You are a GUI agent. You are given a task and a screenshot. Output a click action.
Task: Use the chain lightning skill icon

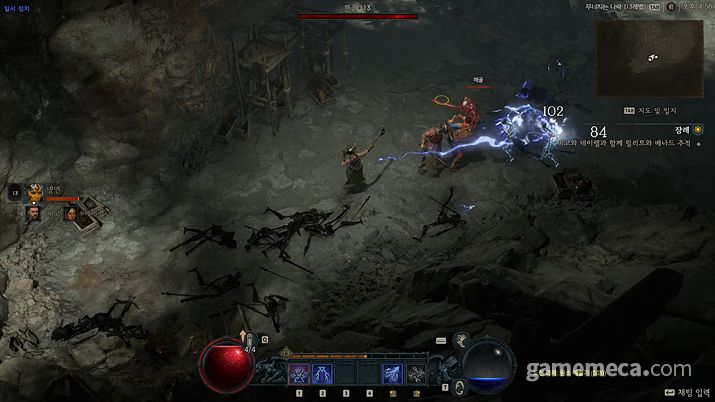point(393,374)
